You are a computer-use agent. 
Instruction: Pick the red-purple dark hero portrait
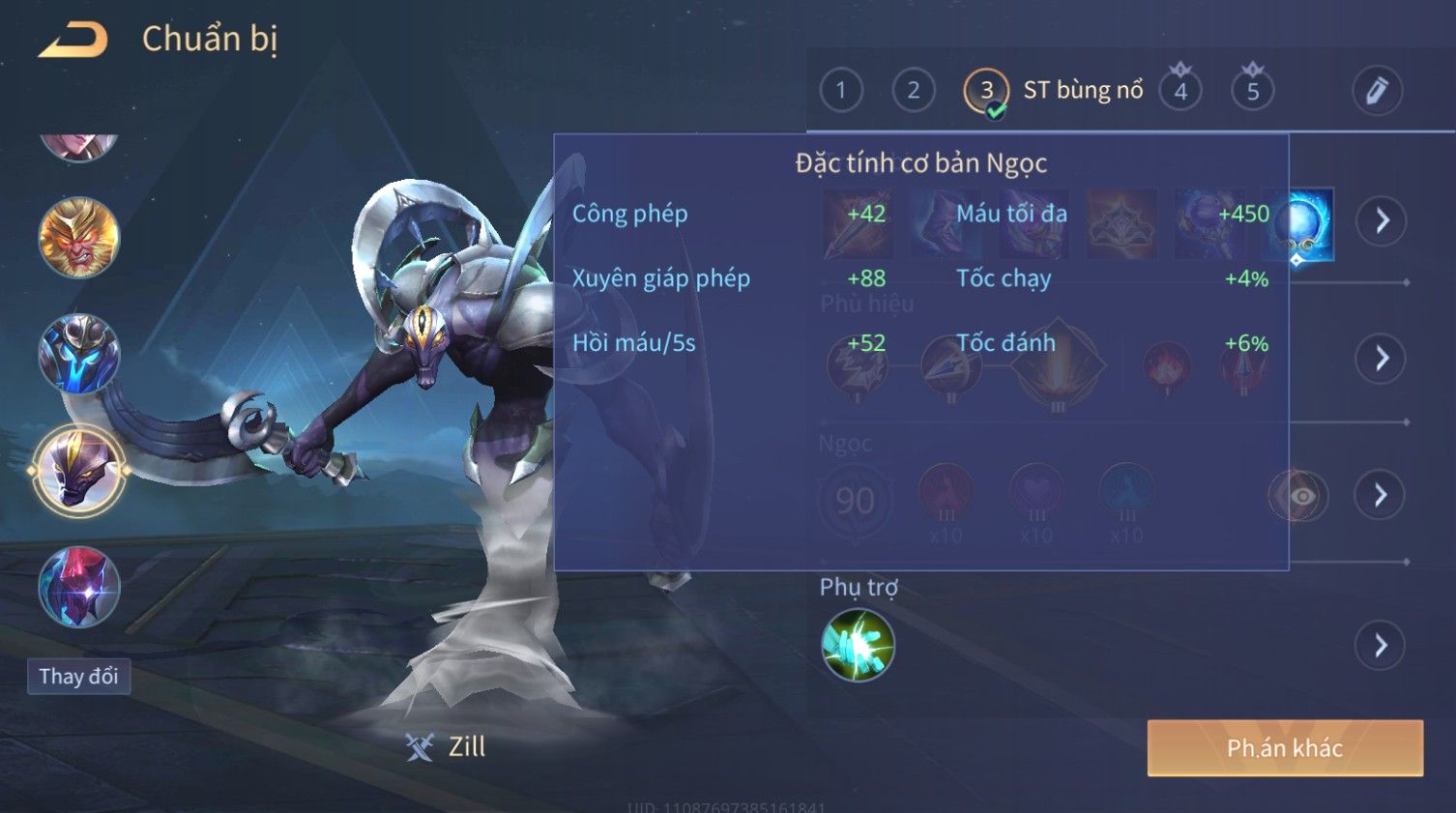coord(79,587)
